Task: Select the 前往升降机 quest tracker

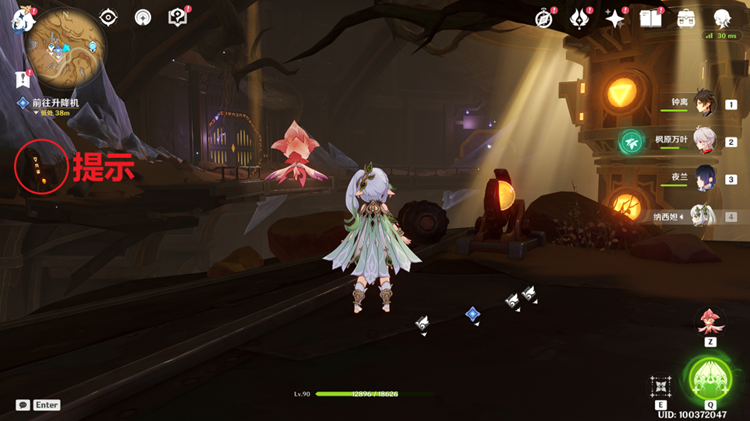Action: click(x=54, y=102)
